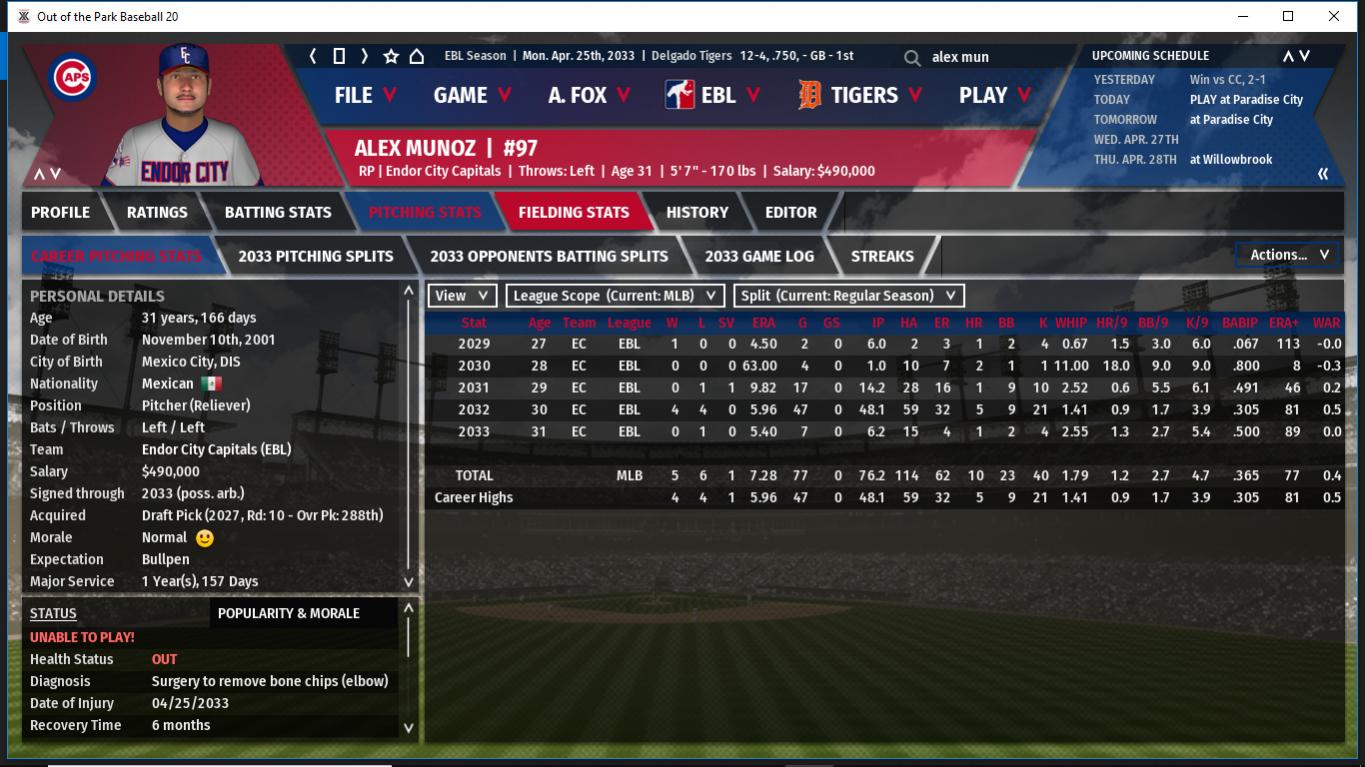Show the BATTING STATS tab
The width and height of the screenshot is (1365, 767).
tap(278, 212)
